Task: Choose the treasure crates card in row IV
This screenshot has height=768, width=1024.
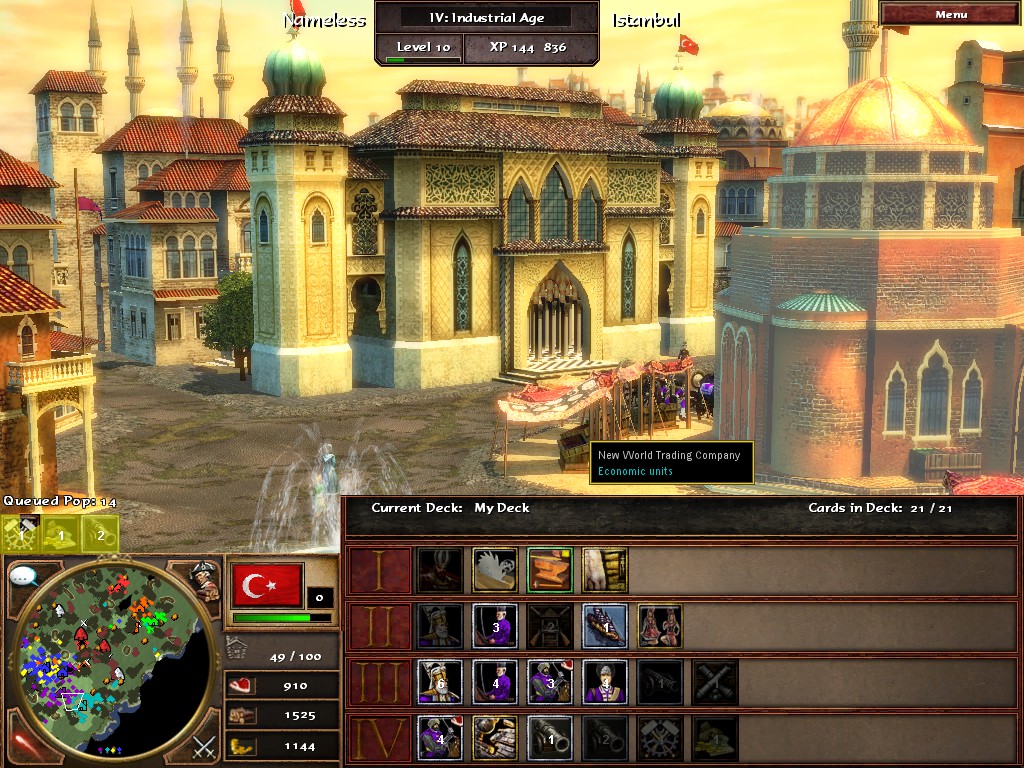Action: (495, 738)
